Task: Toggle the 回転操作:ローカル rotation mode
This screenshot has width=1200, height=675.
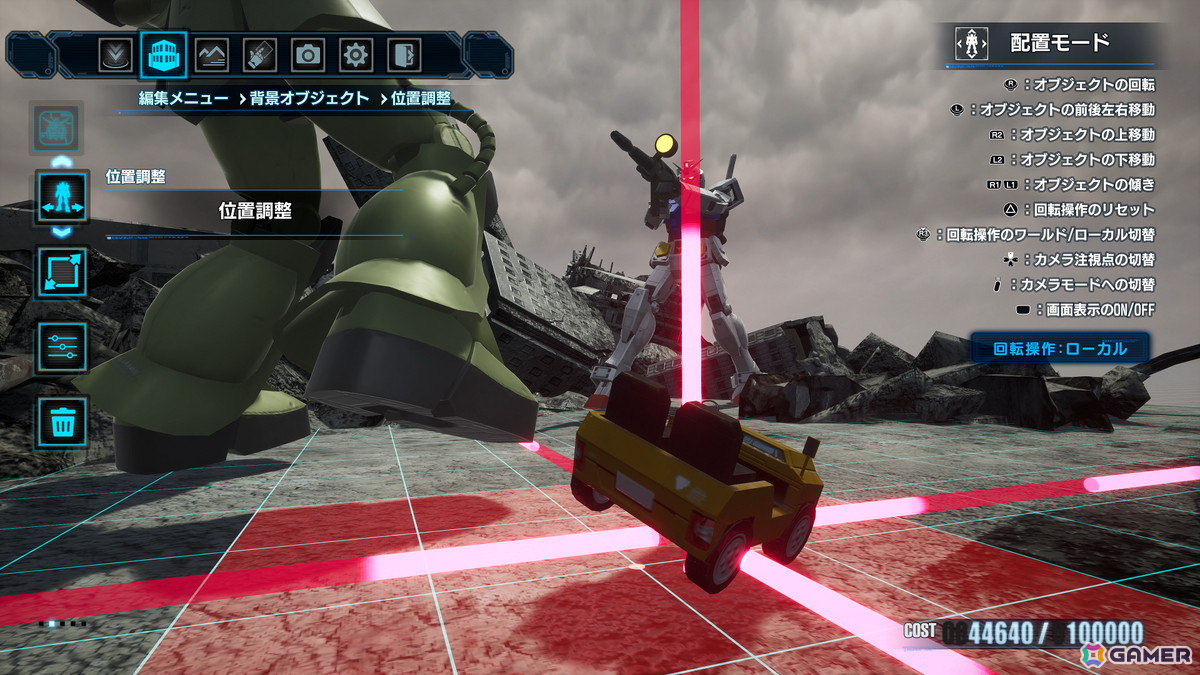Action: tap(1060, 349)
